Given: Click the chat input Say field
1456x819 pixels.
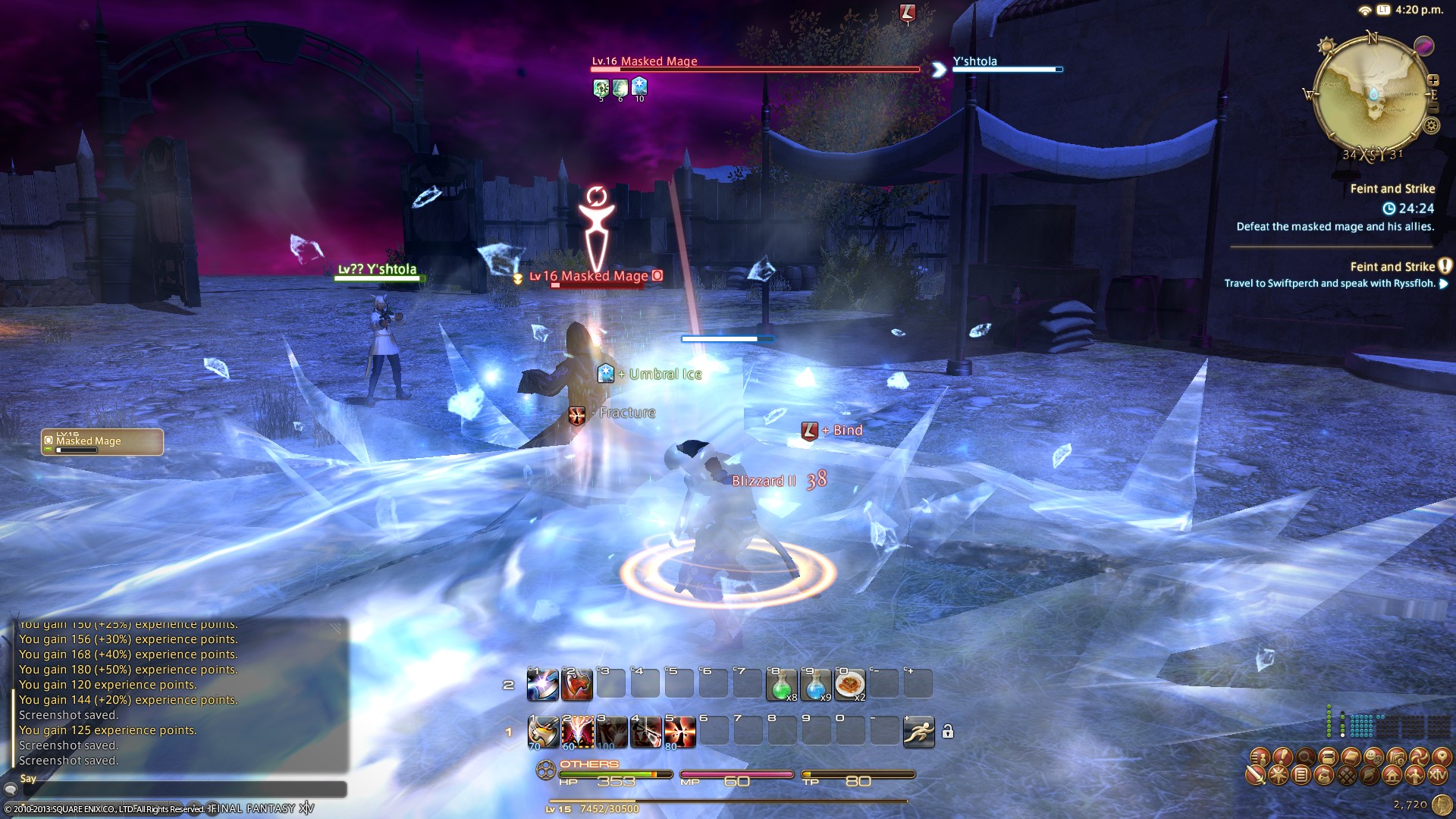Looking at the screenshot, I should pyautogui.click(x=182, y=789).
